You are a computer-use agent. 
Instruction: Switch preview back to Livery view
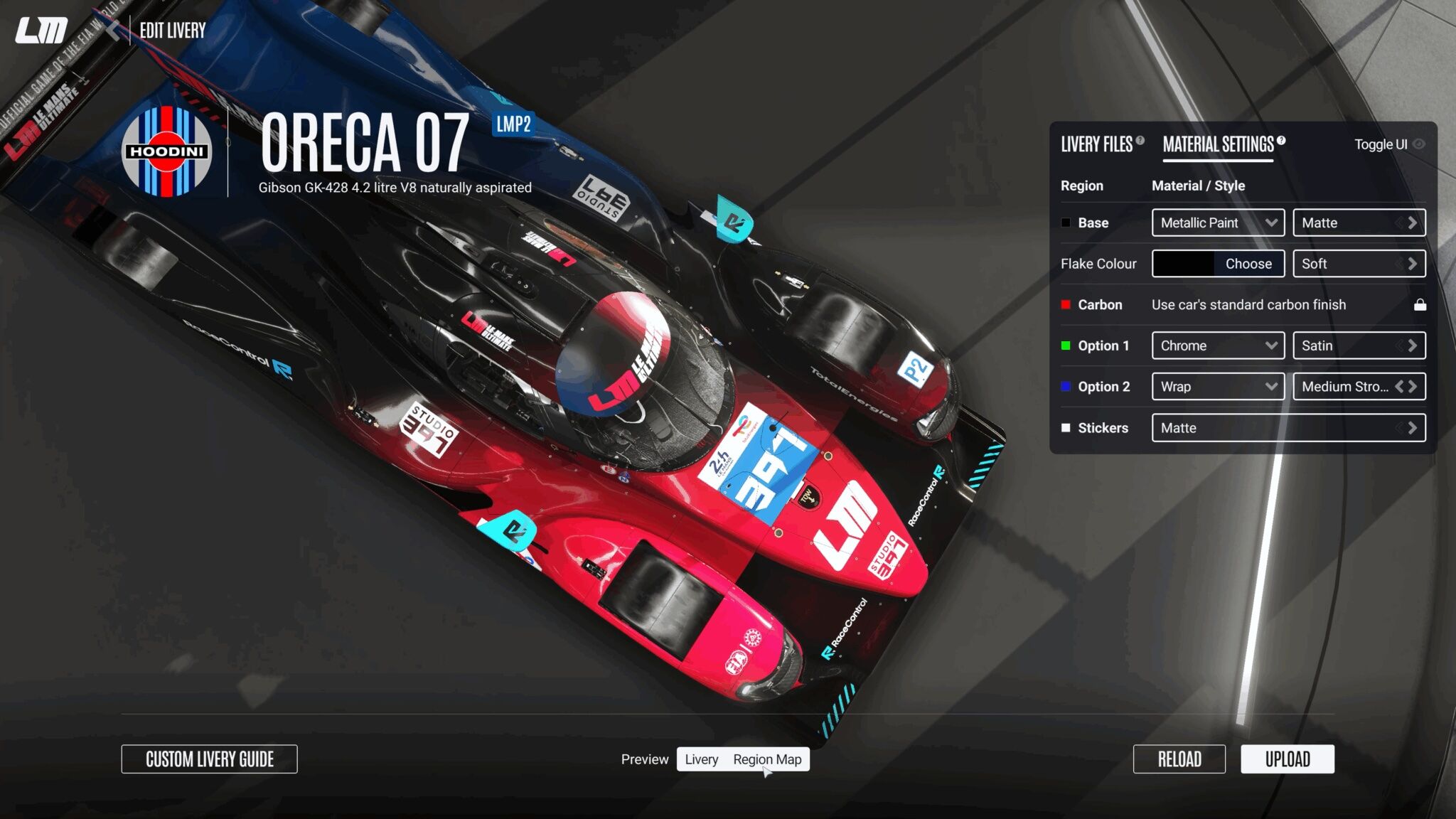(701, 759)
